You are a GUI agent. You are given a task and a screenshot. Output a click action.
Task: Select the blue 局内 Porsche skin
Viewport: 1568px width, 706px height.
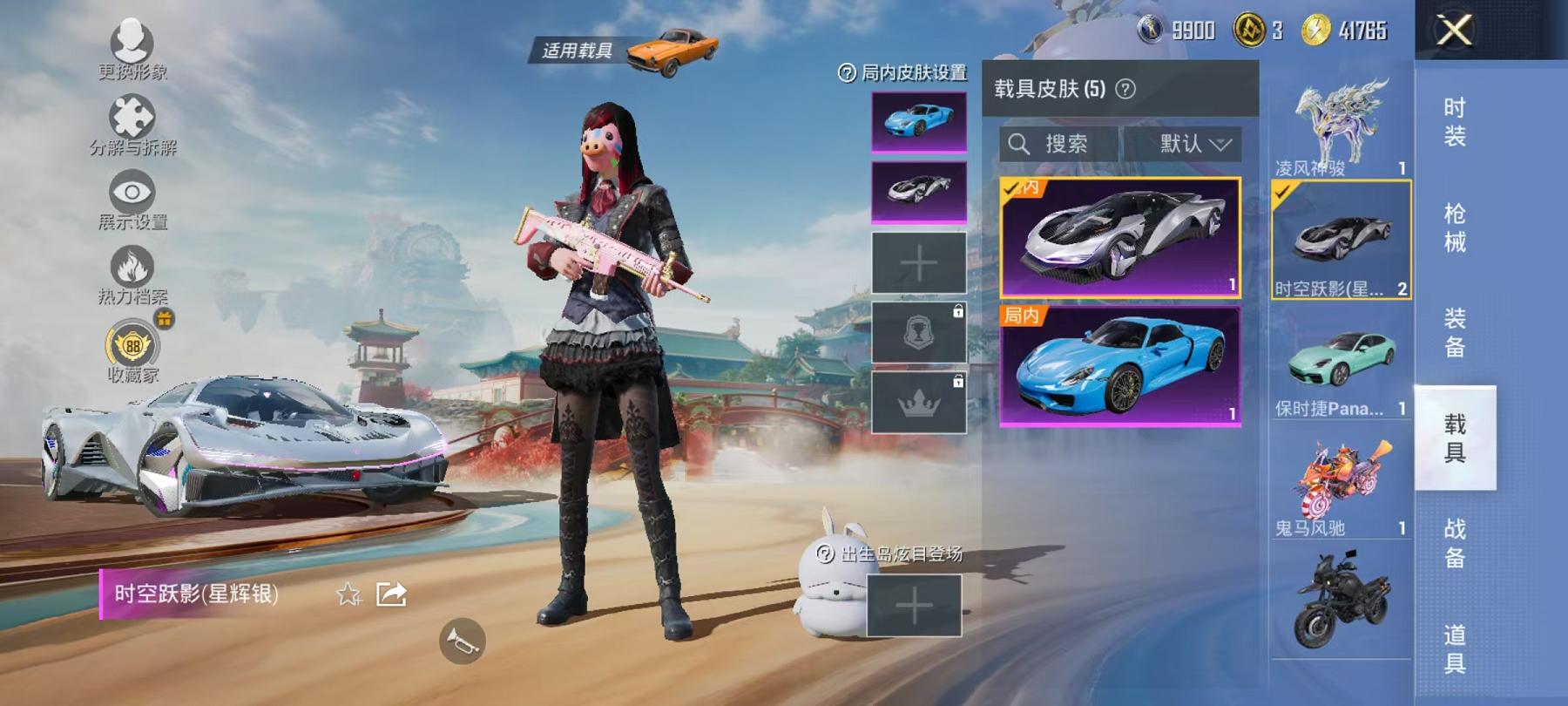click(1122, 366)
